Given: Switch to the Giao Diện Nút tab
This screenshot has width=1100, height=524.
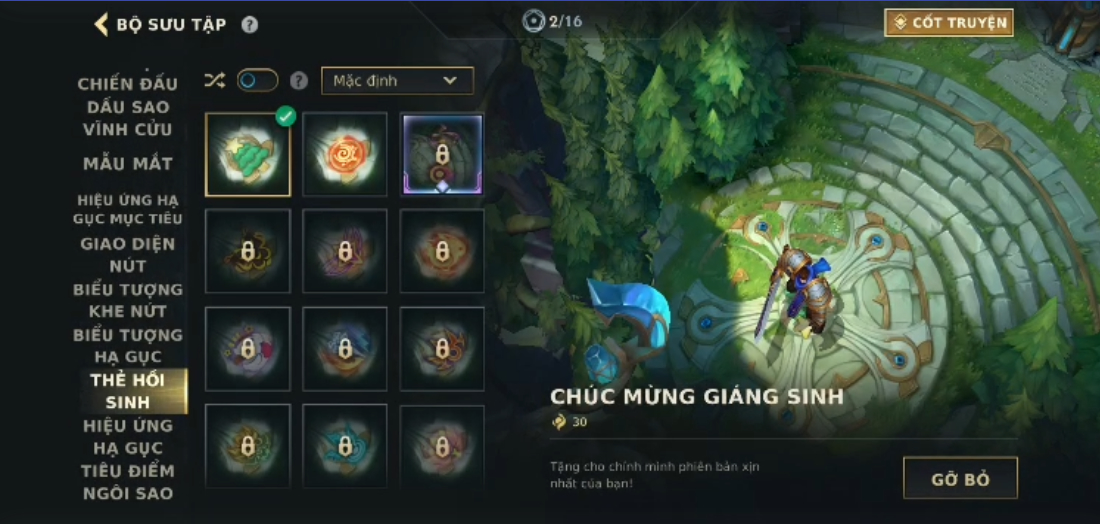Looking at the screenshot, I should coord(128,254).
